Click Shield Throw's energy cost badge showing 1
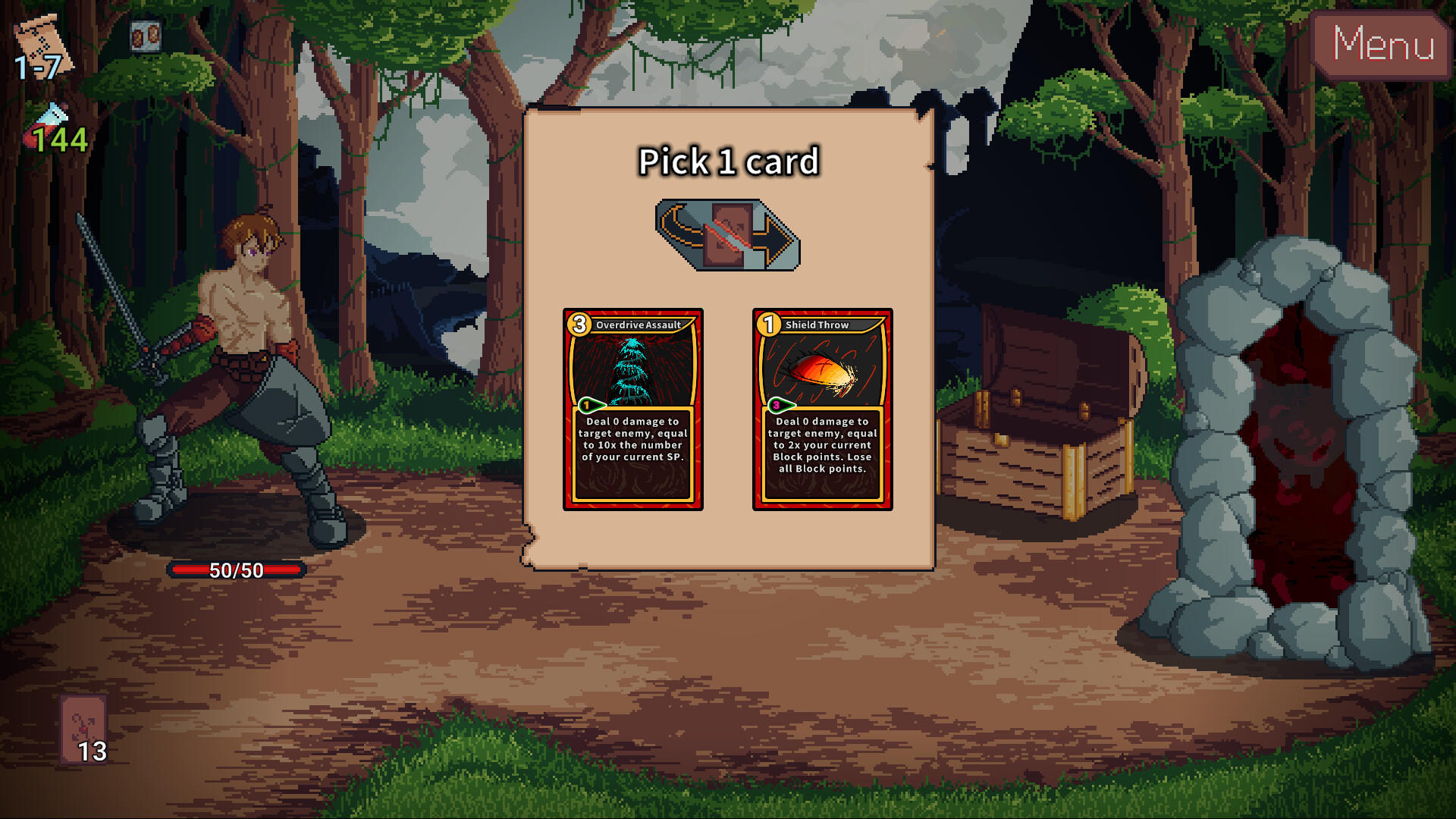Screen dimensions: 1456x819 [767, 325]
